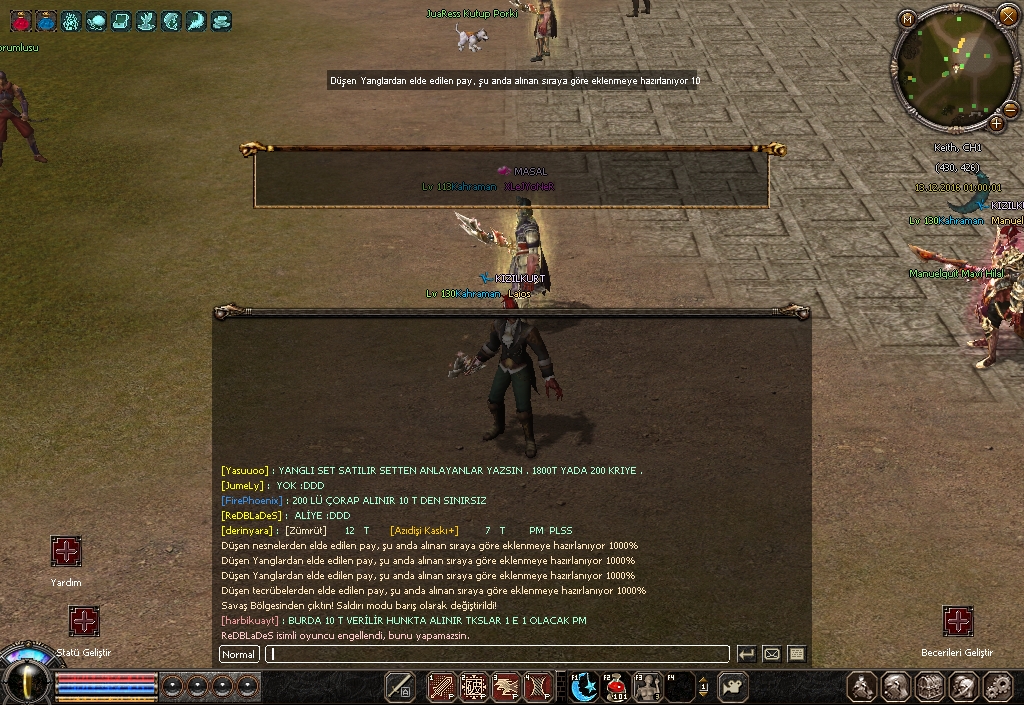
Task: Activate the blue crescent moon skill in F1
Action: (585, 686)
